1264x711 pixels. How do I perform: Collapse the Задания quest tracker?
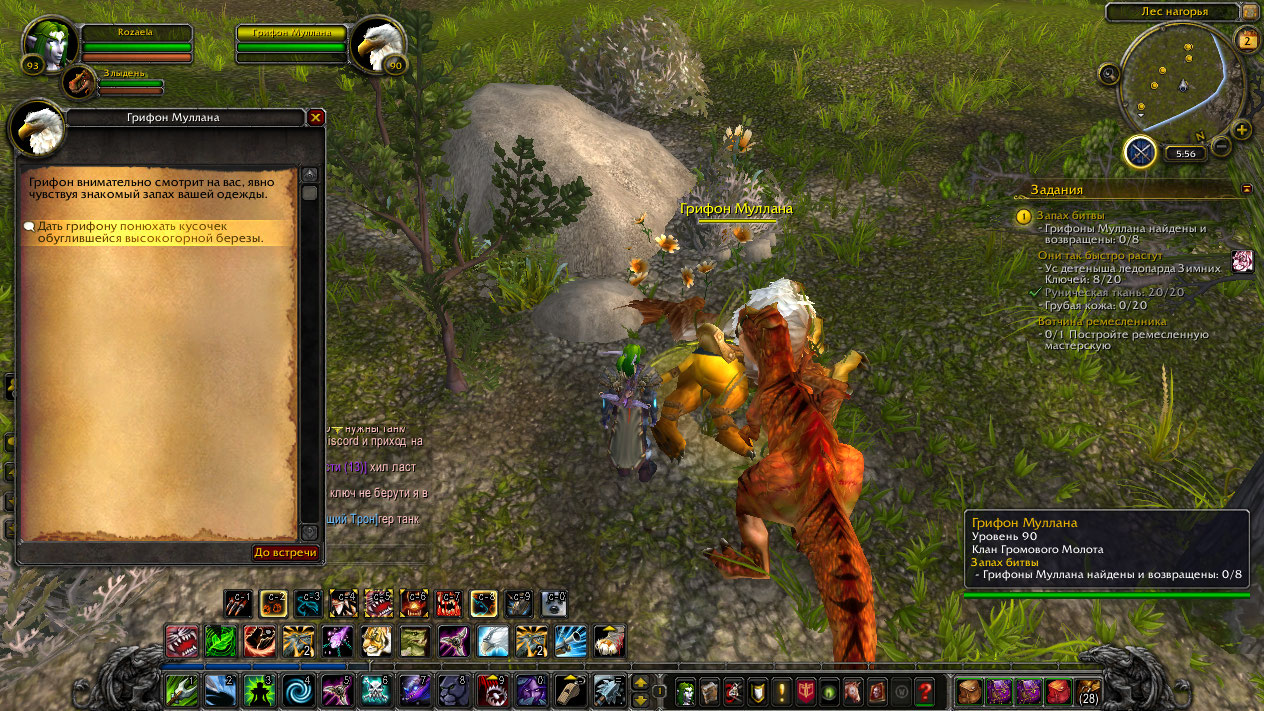point(1246,188)
